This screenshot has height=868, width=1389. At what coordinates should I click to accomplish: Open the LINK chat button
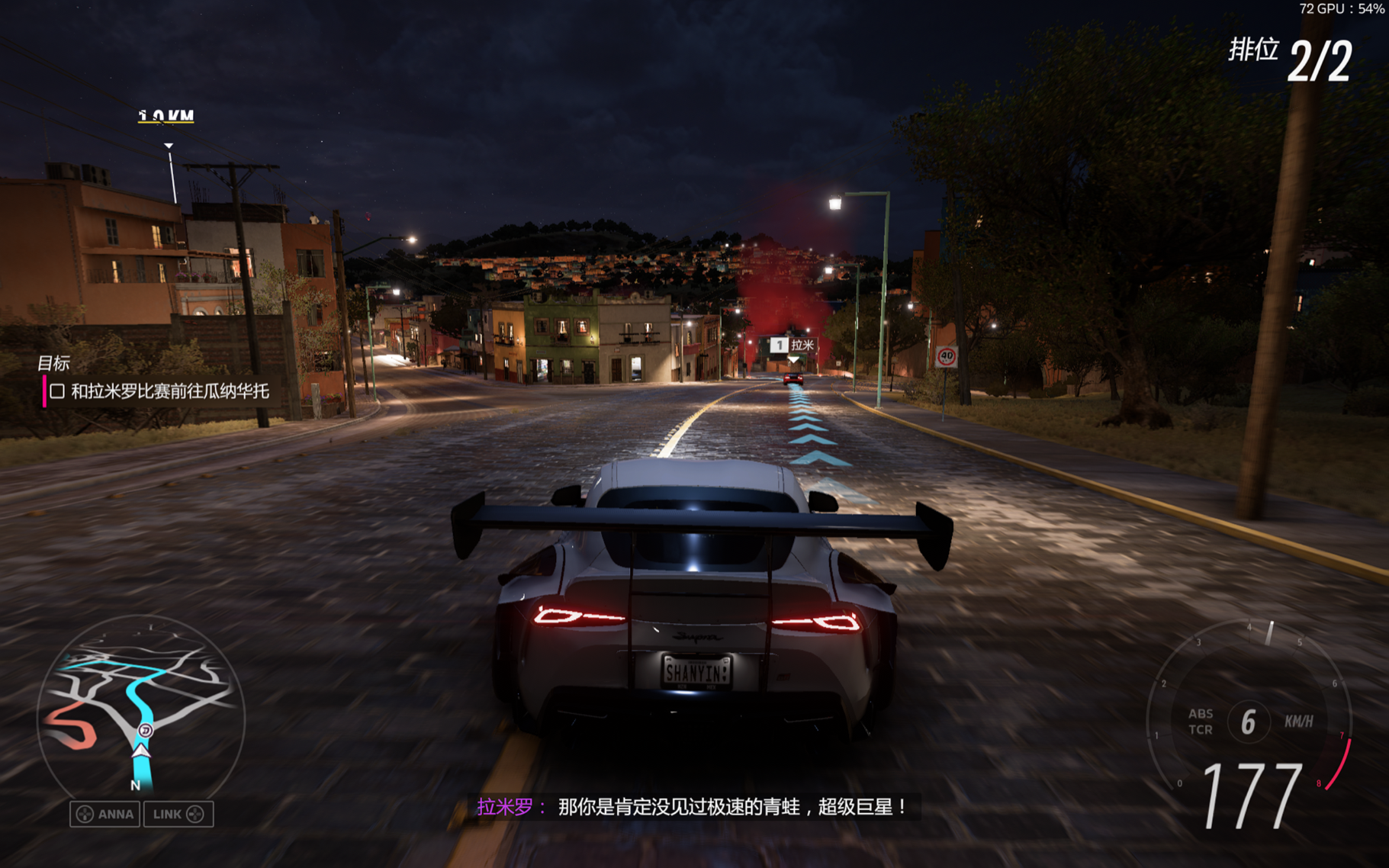[x=178, y=814]
